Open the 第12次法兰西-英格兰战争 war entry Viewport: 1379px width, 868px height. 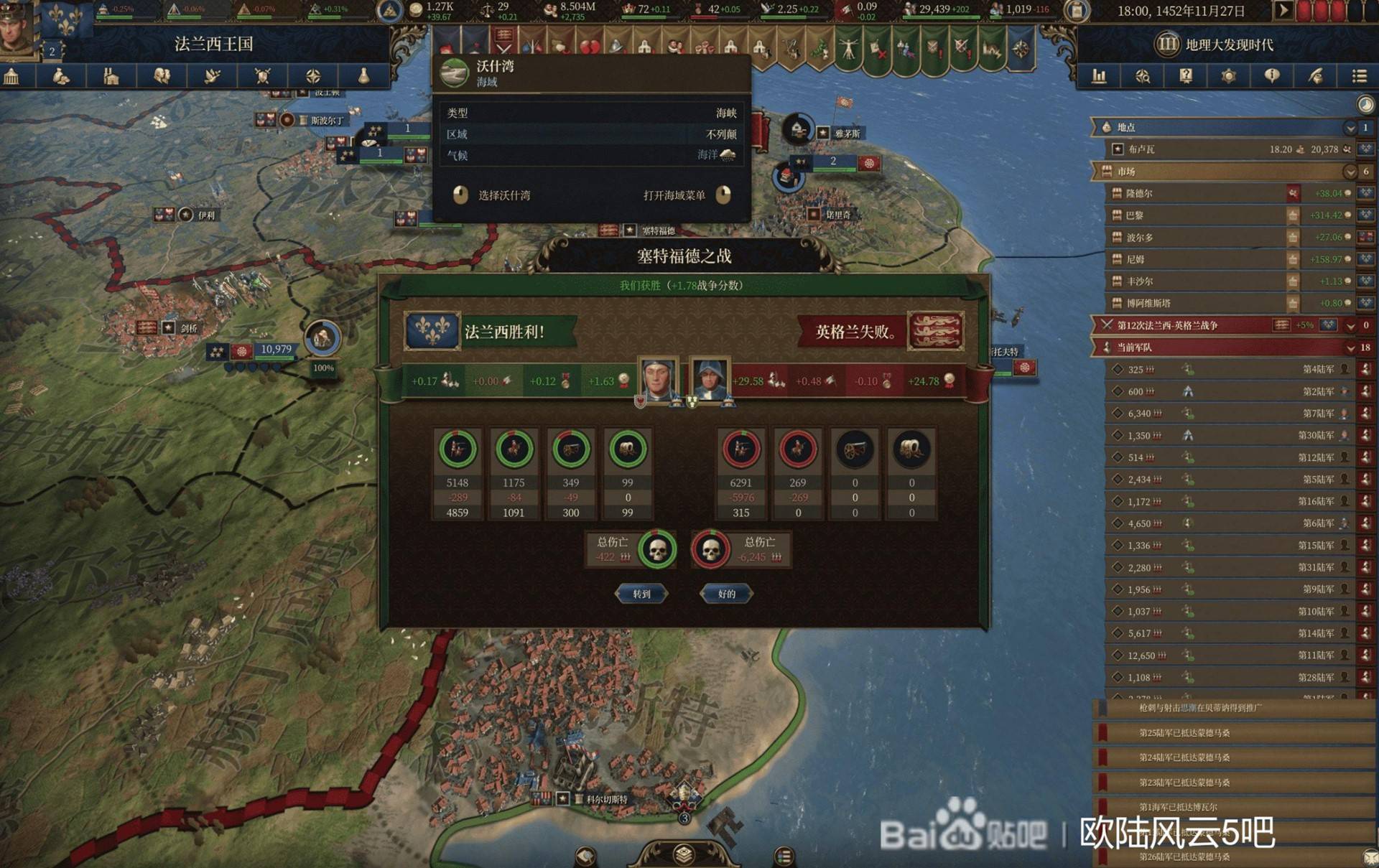tap(1192, 325)
